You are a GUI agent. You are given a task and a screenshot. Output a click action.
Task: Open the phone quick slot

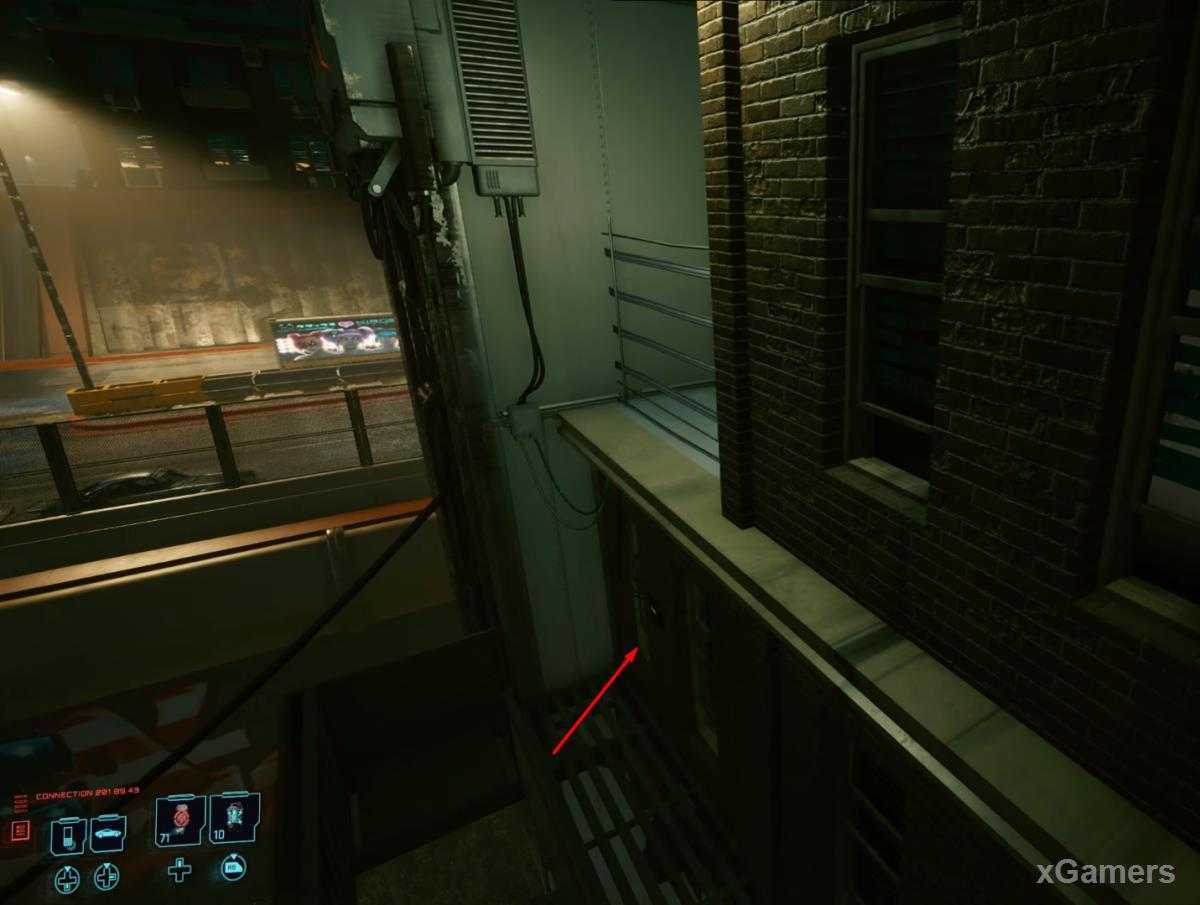point(68,835)
